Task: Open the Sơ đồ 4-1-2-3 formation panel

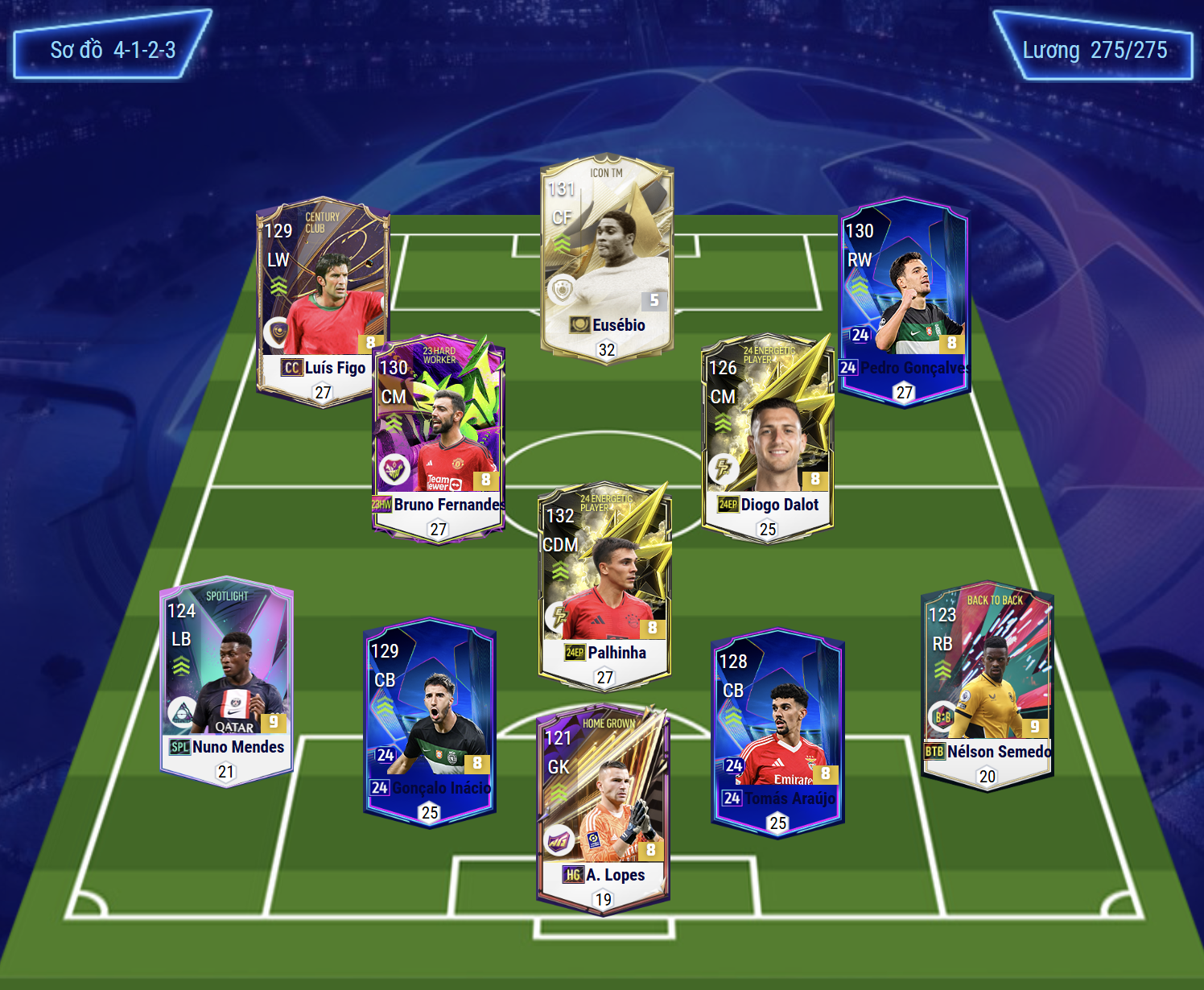Action: (x=113, y=50)
